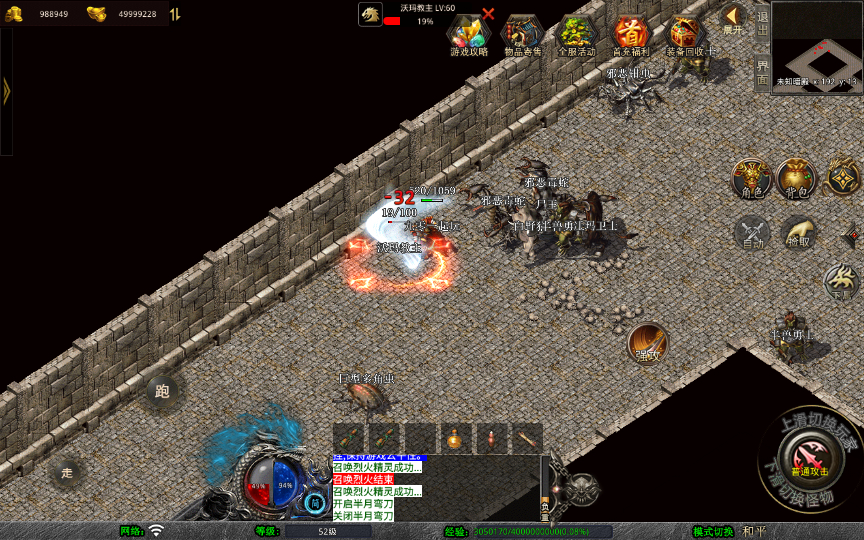Switch to 走 walk mode
The width and height of the screenshot is (864, 540).
(68, 471)
